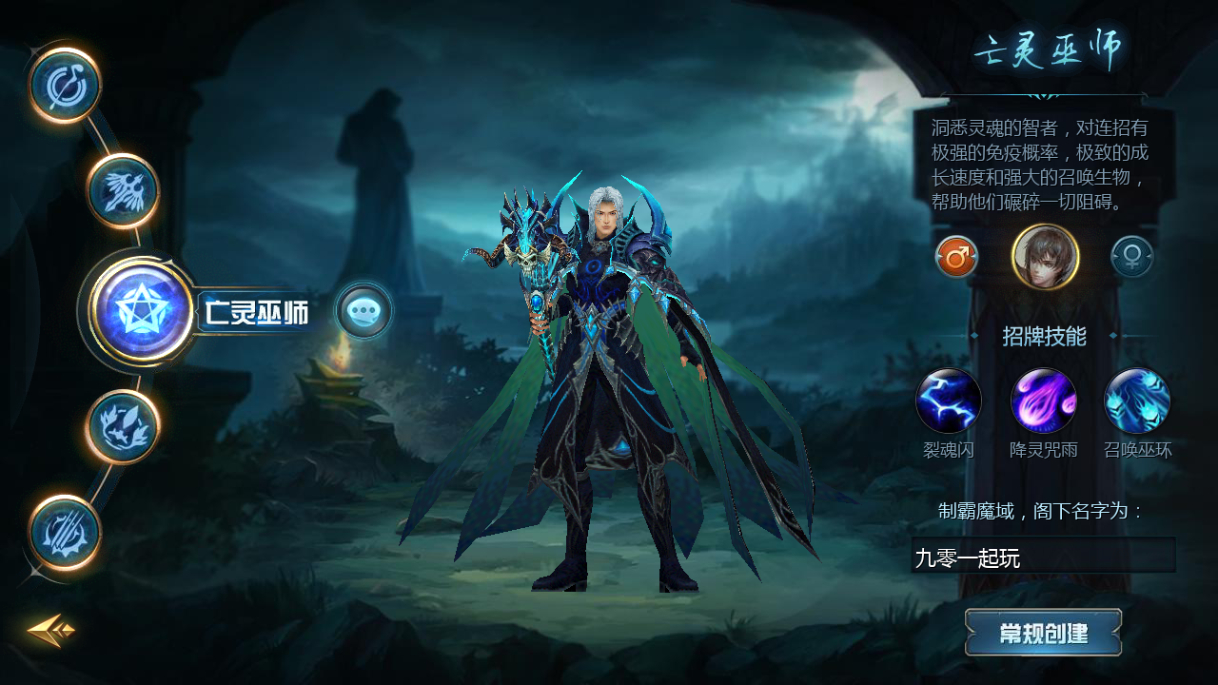Screen dimensions: 1218x685
Task: Choose the female gender symbol
Action: 1132,258
